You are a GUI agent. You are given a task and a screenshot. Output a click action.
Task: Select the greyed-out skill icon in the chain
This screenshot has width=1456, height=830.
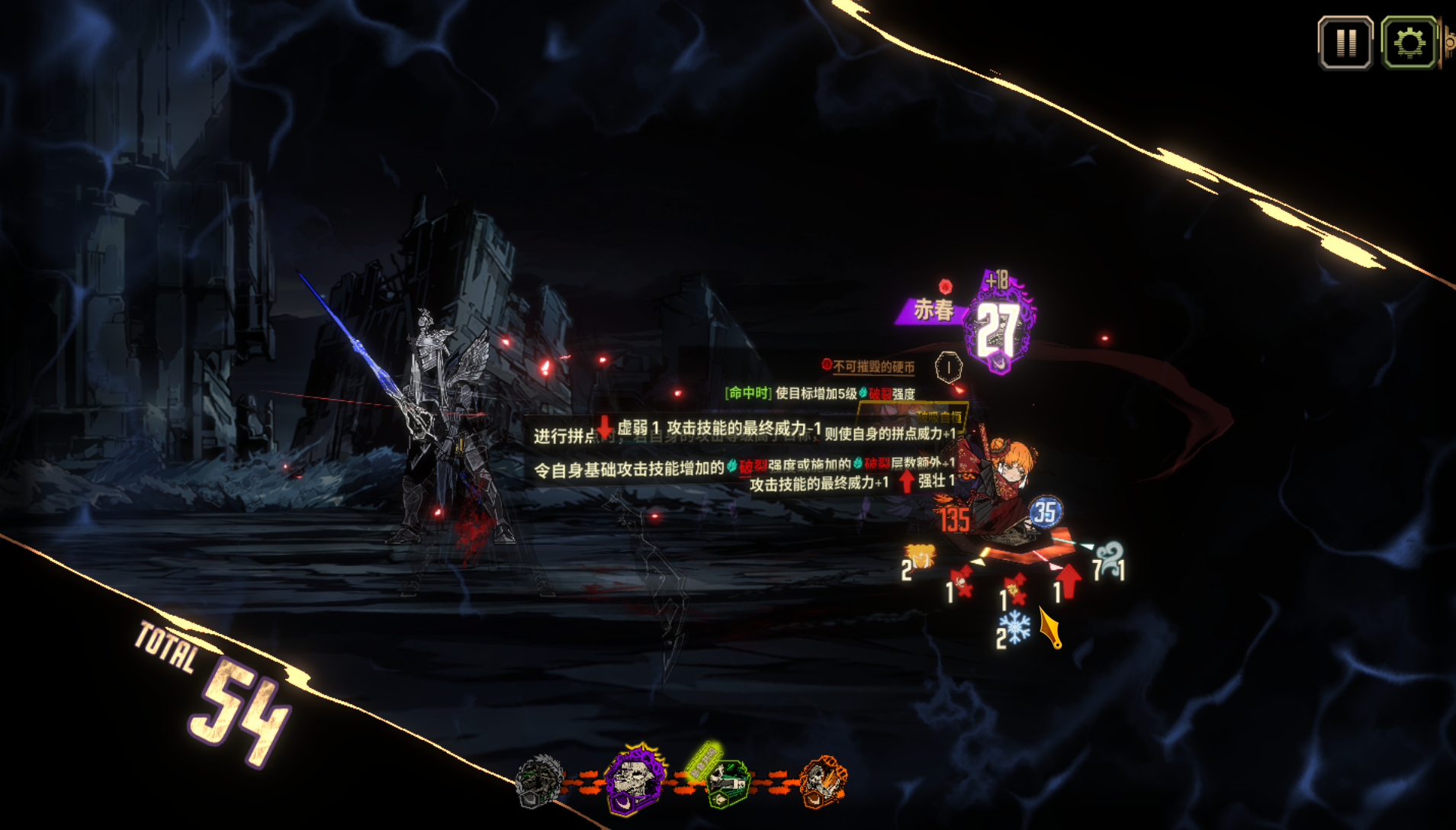539,781
